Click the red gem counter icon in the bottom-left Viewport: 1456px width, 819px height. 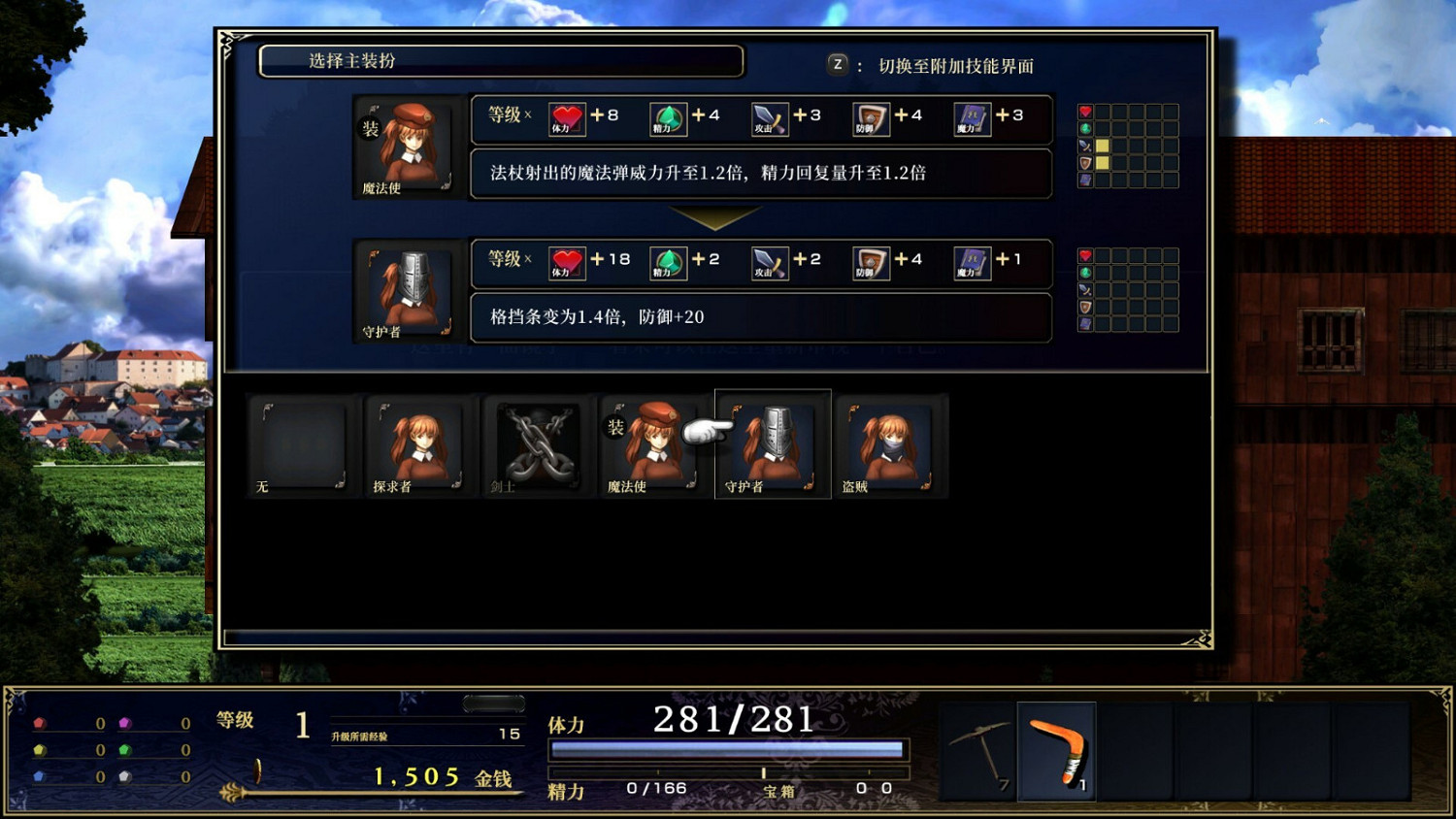coord(39,723)
